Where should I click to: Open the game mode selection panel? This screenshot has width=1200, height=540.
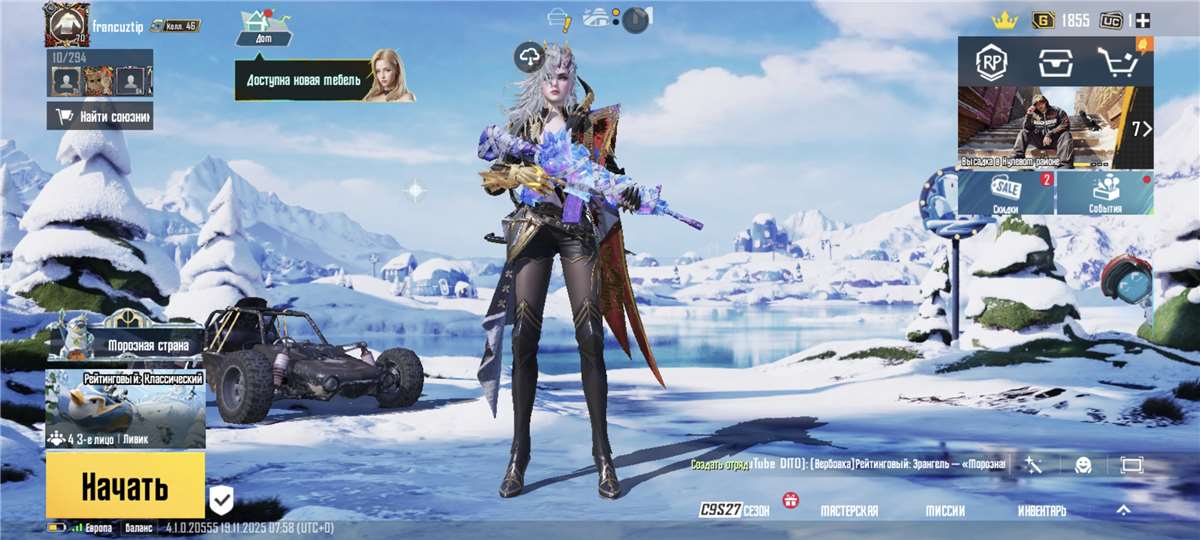125,409
